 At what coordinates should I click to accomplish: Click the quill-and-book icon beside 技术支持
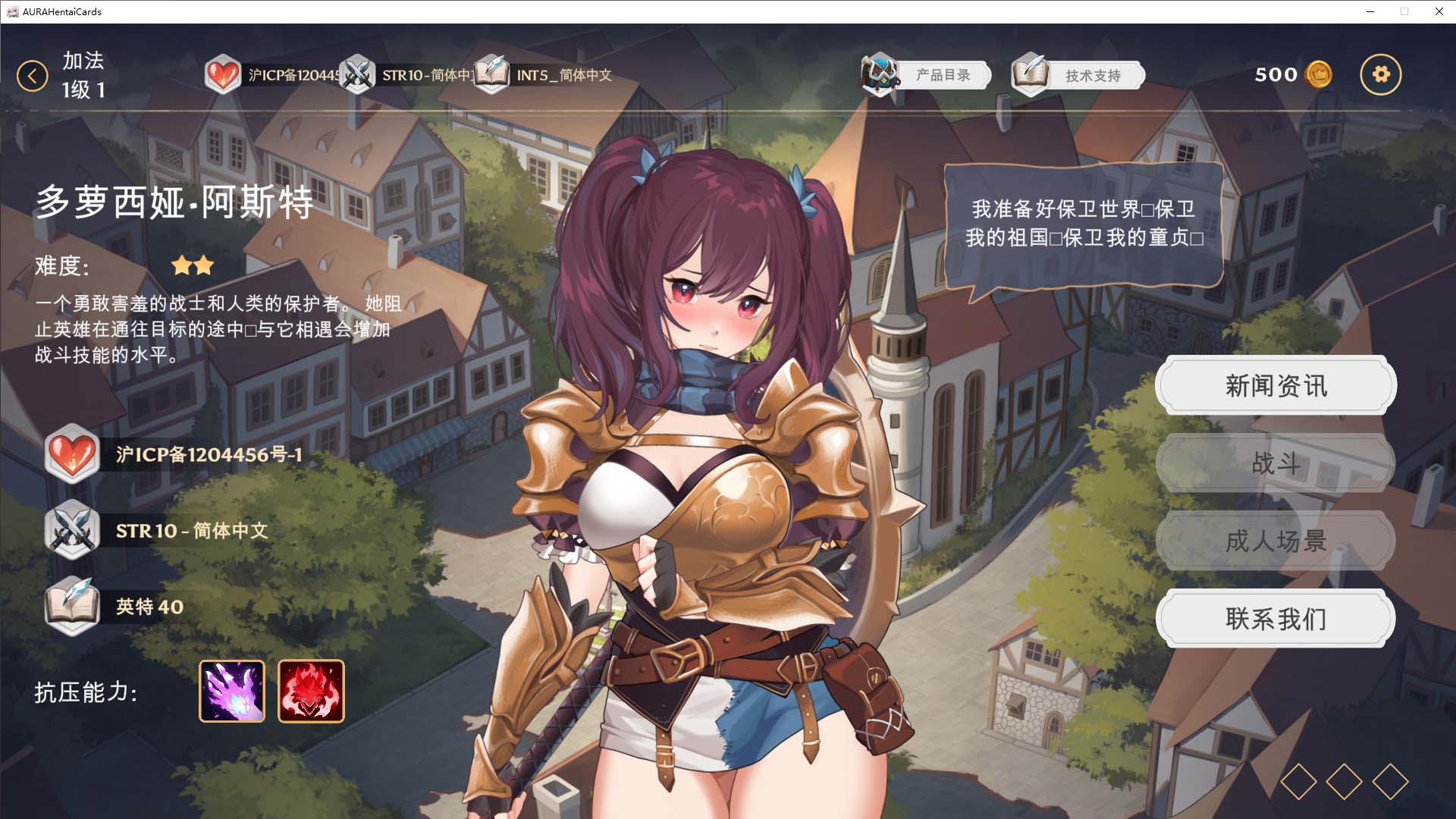point(1030,74)
